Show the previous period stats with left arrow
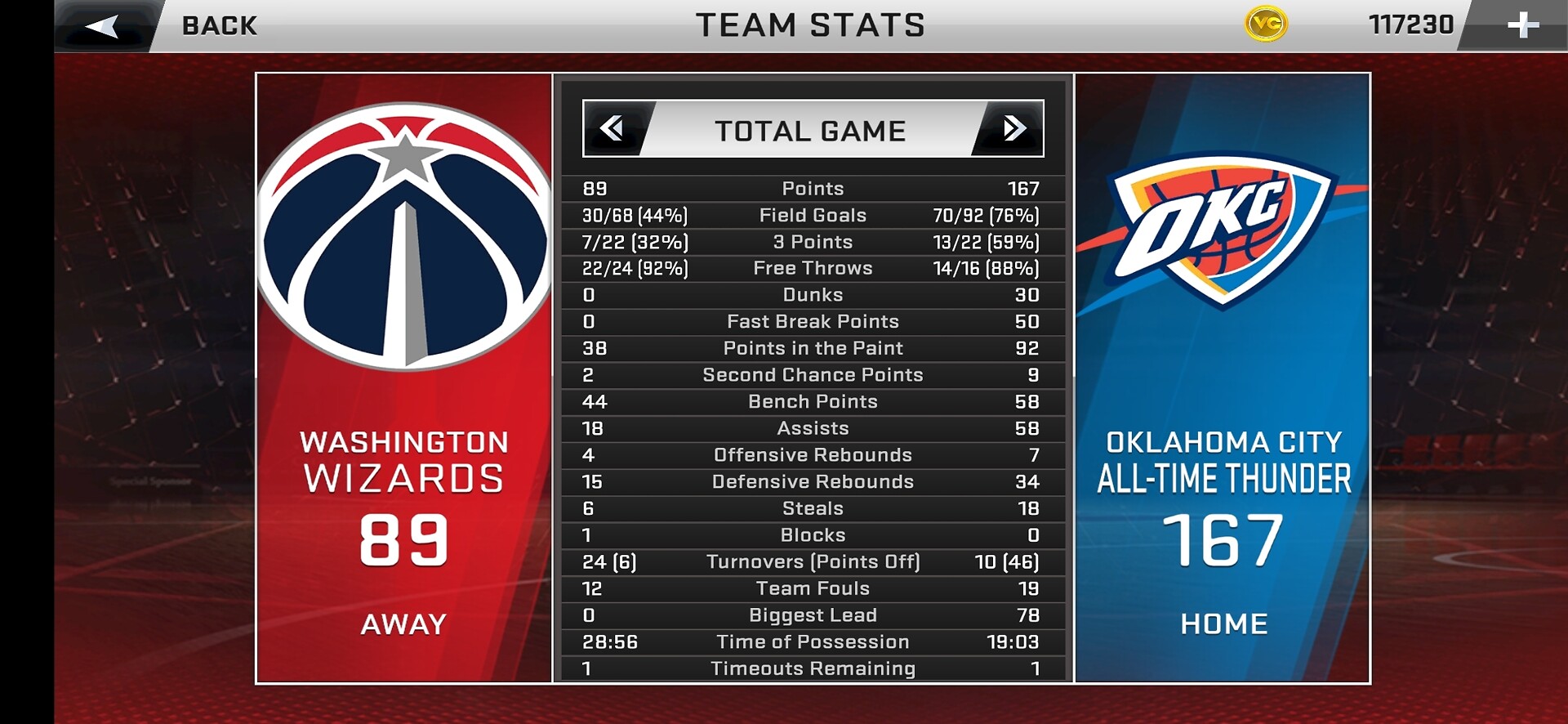The width and height of the screenshot is (1568, 724). click(x=612, y=128)
